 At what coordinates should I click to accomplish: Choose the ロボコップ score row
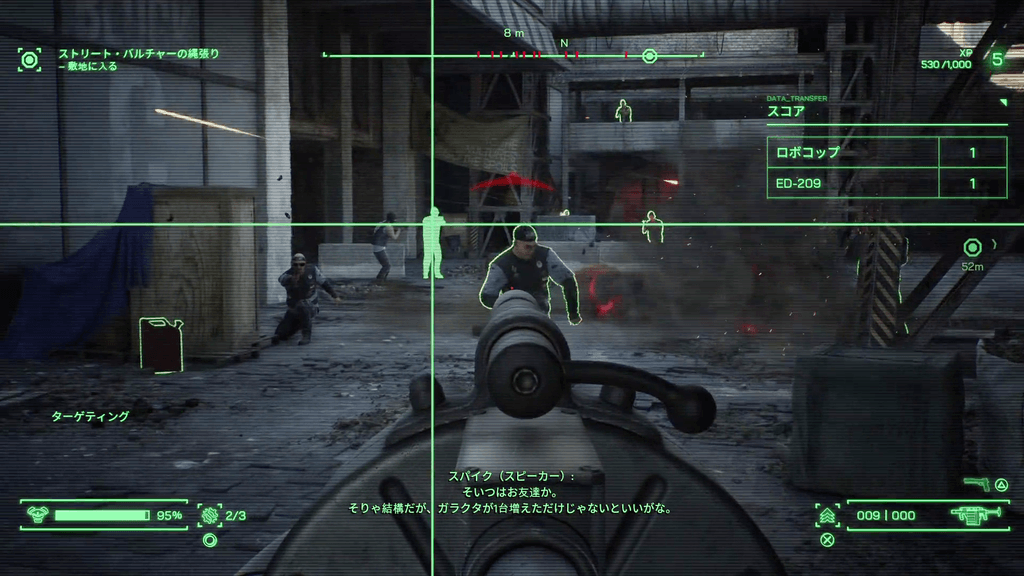(x=886, y=153)
